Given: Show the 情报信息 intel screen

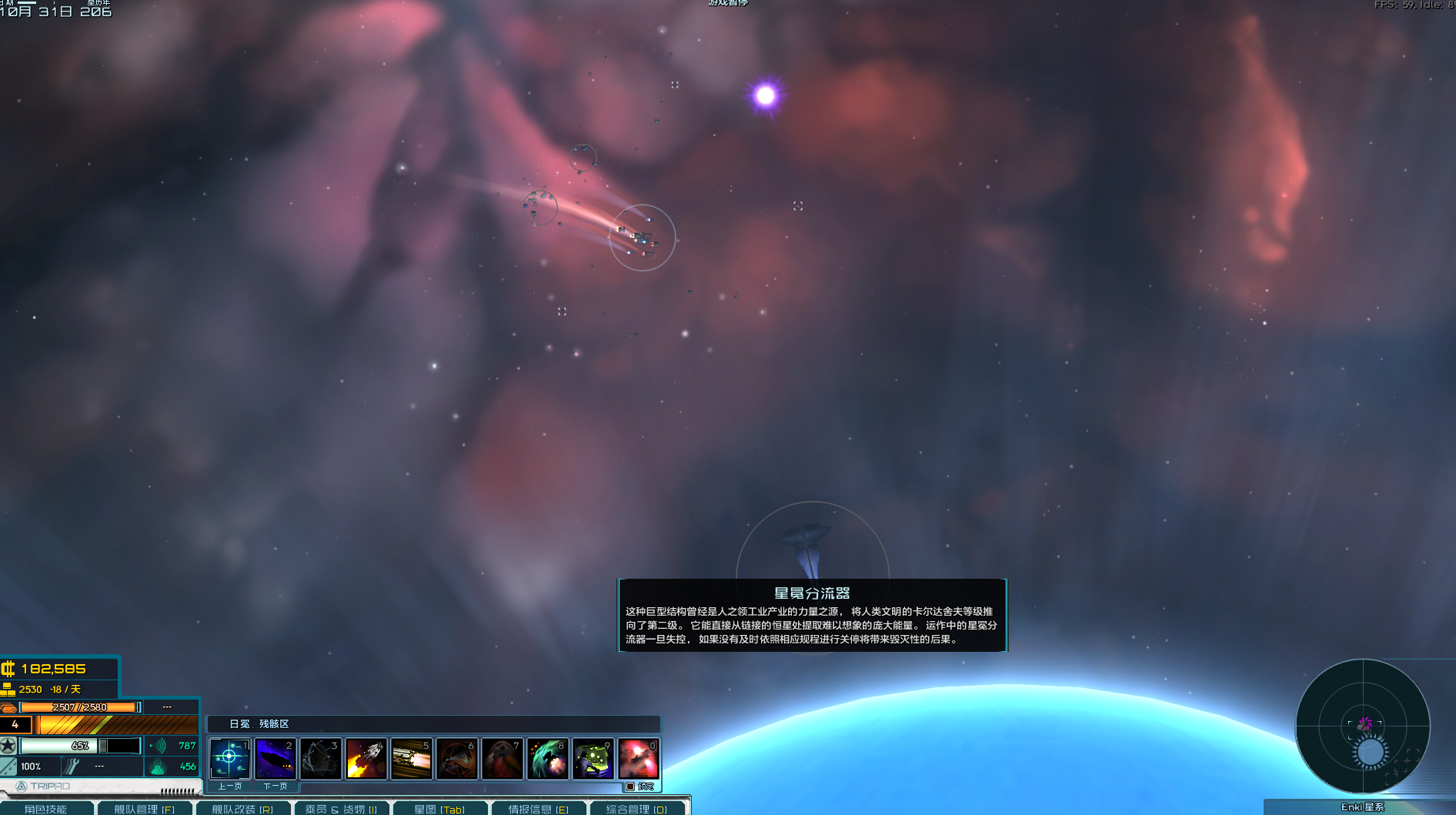Looking at the screenshot, I should coord(538,809).
